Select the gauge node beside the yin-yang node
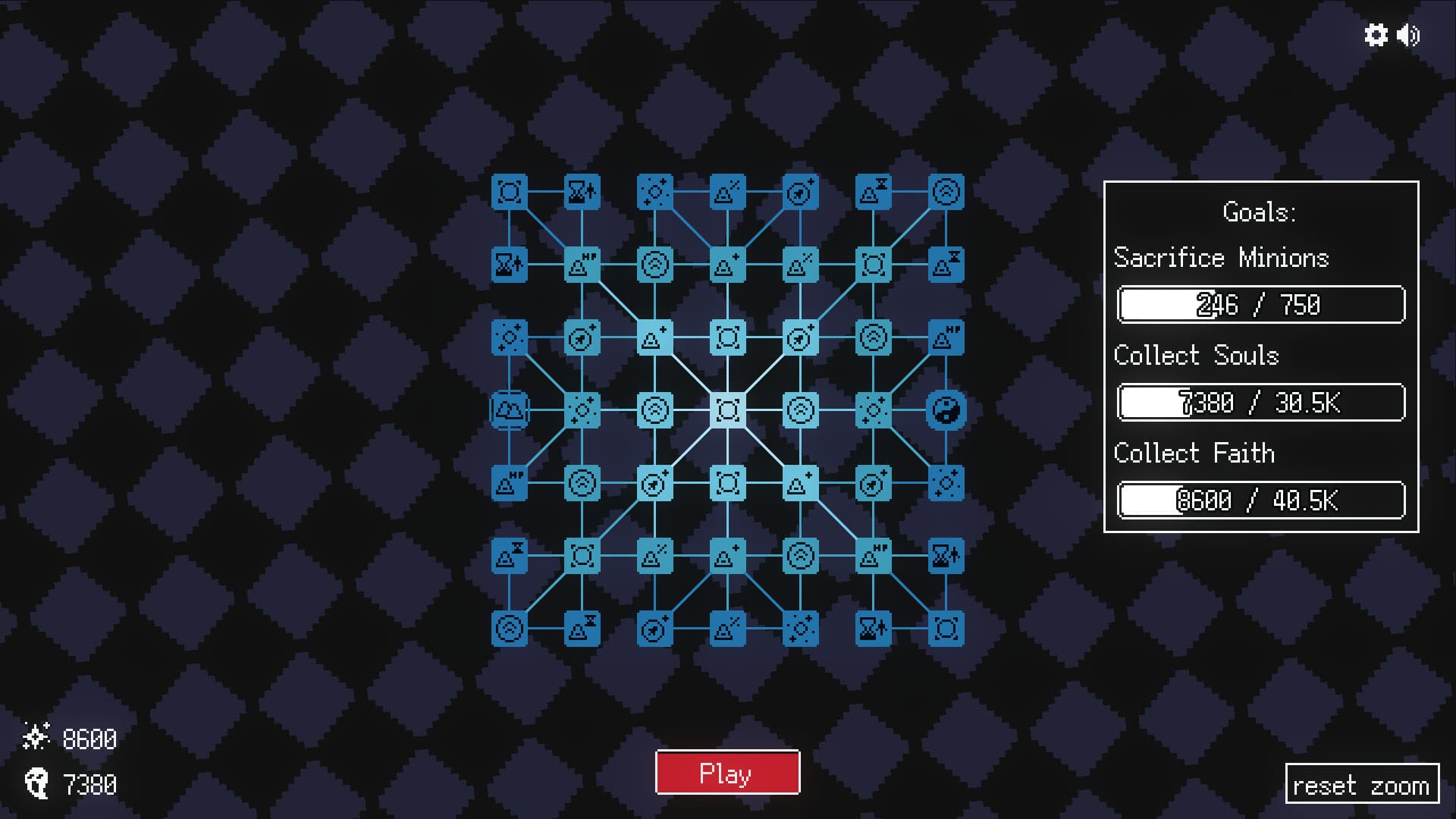 [x=873, y=337]
